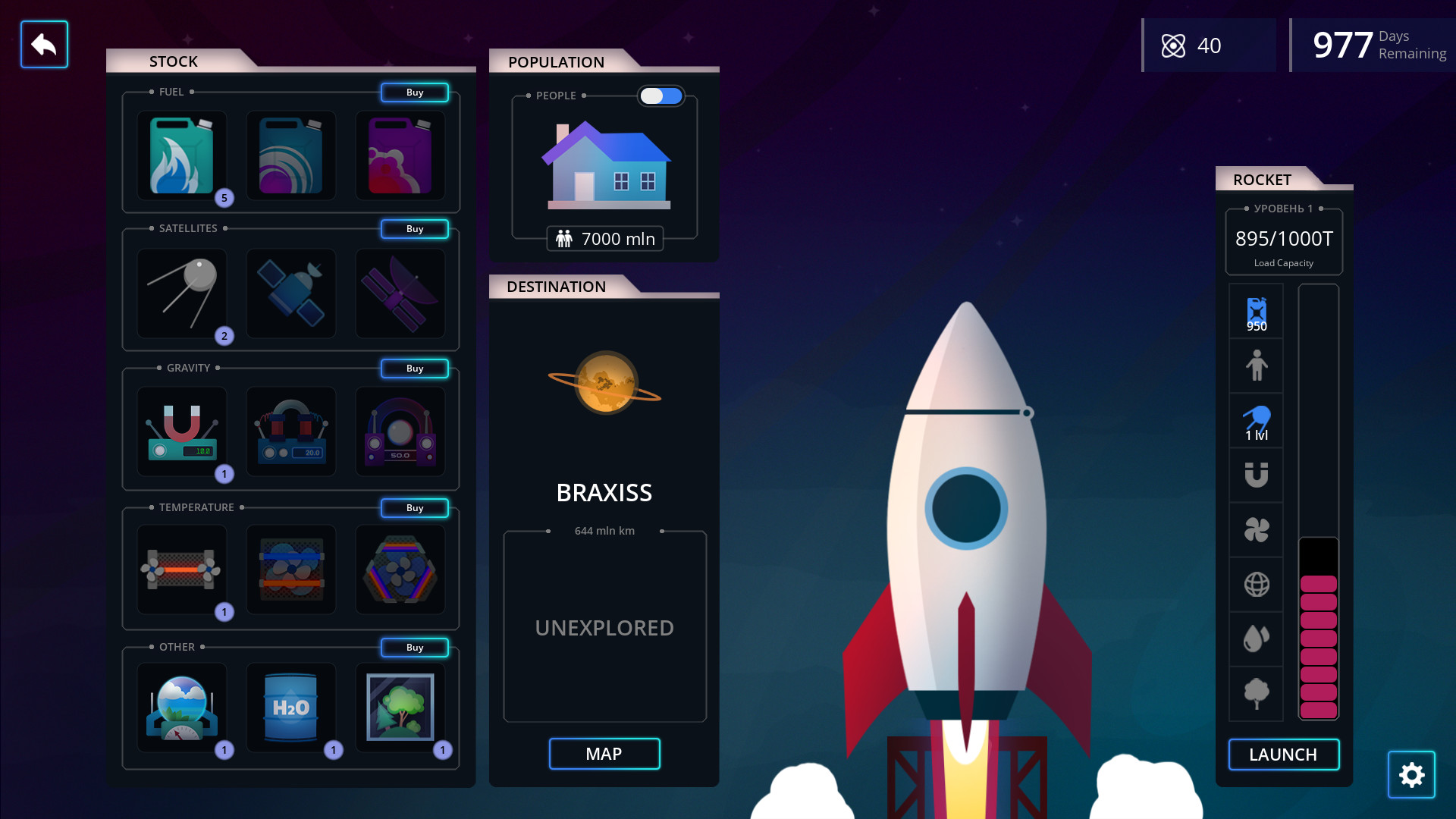Select the green flame fuel canister with 5 count
Screen dimensions: 1456x819
pos(181,155)
